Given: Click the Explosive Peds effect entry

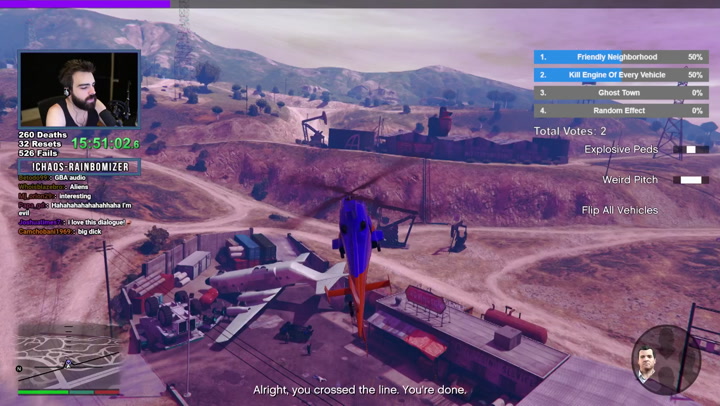Looking at the screenshot, I should click(621, 149).
